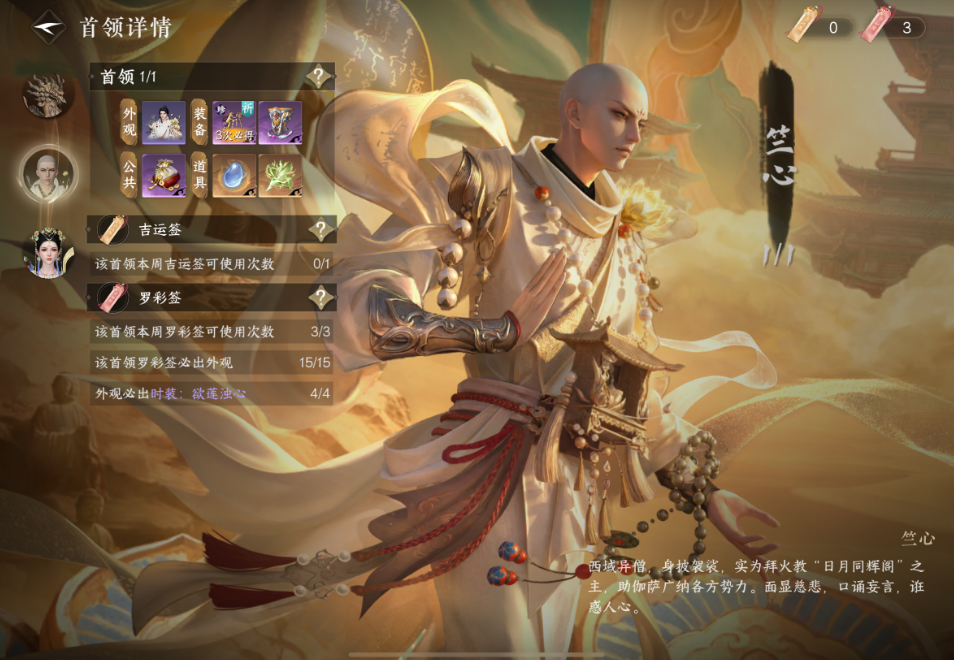Select the dragon beast boss portrait
954x660 pixels.
[x=46, y=96]
